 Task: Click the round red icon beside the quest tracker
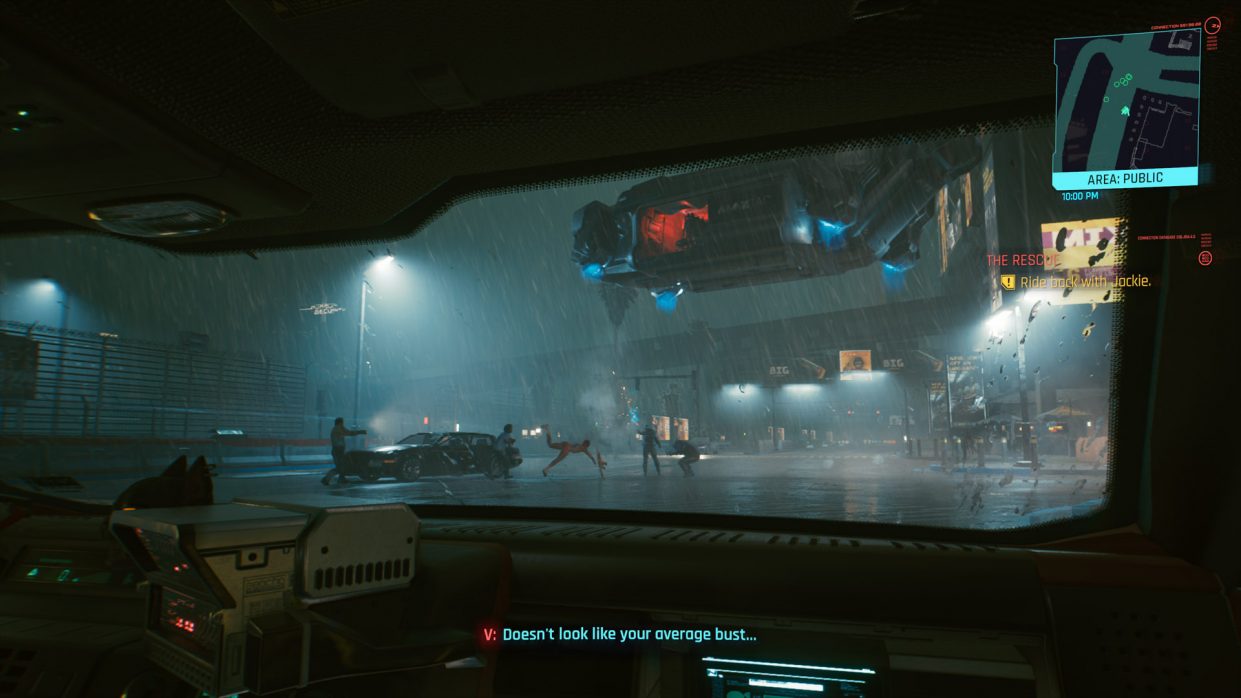coord(1205,258)
